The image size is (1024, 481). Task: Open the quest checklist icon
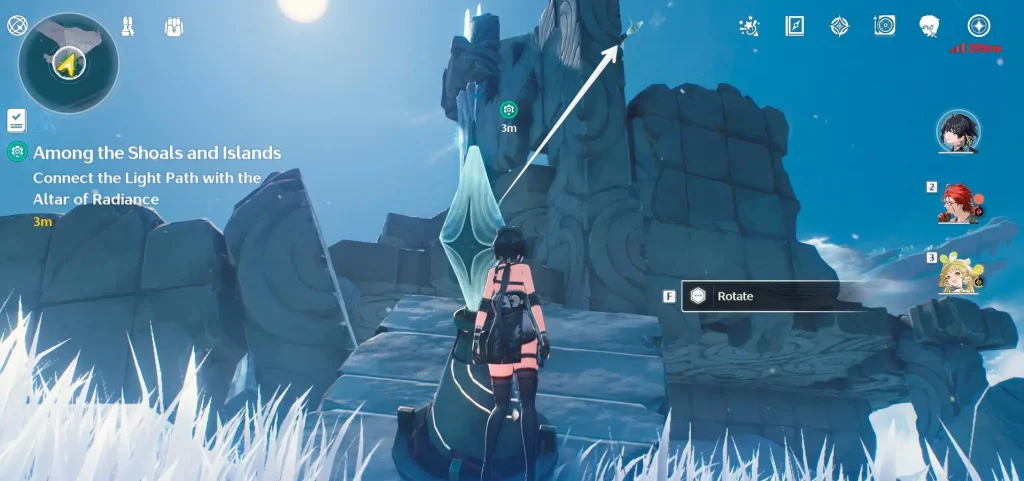[16, 120]
